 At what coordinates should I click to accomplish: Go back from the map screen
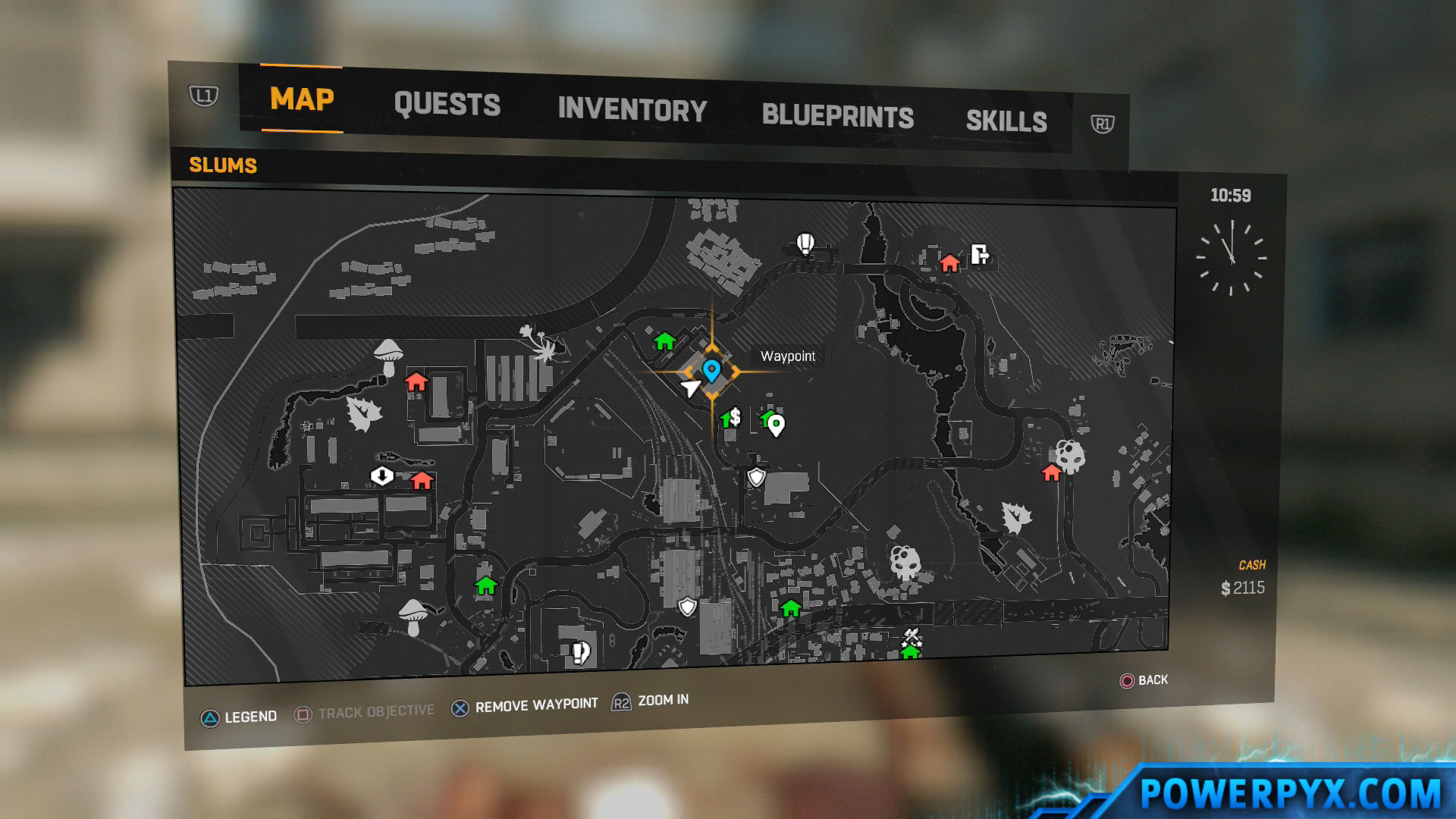[1144, 680]
